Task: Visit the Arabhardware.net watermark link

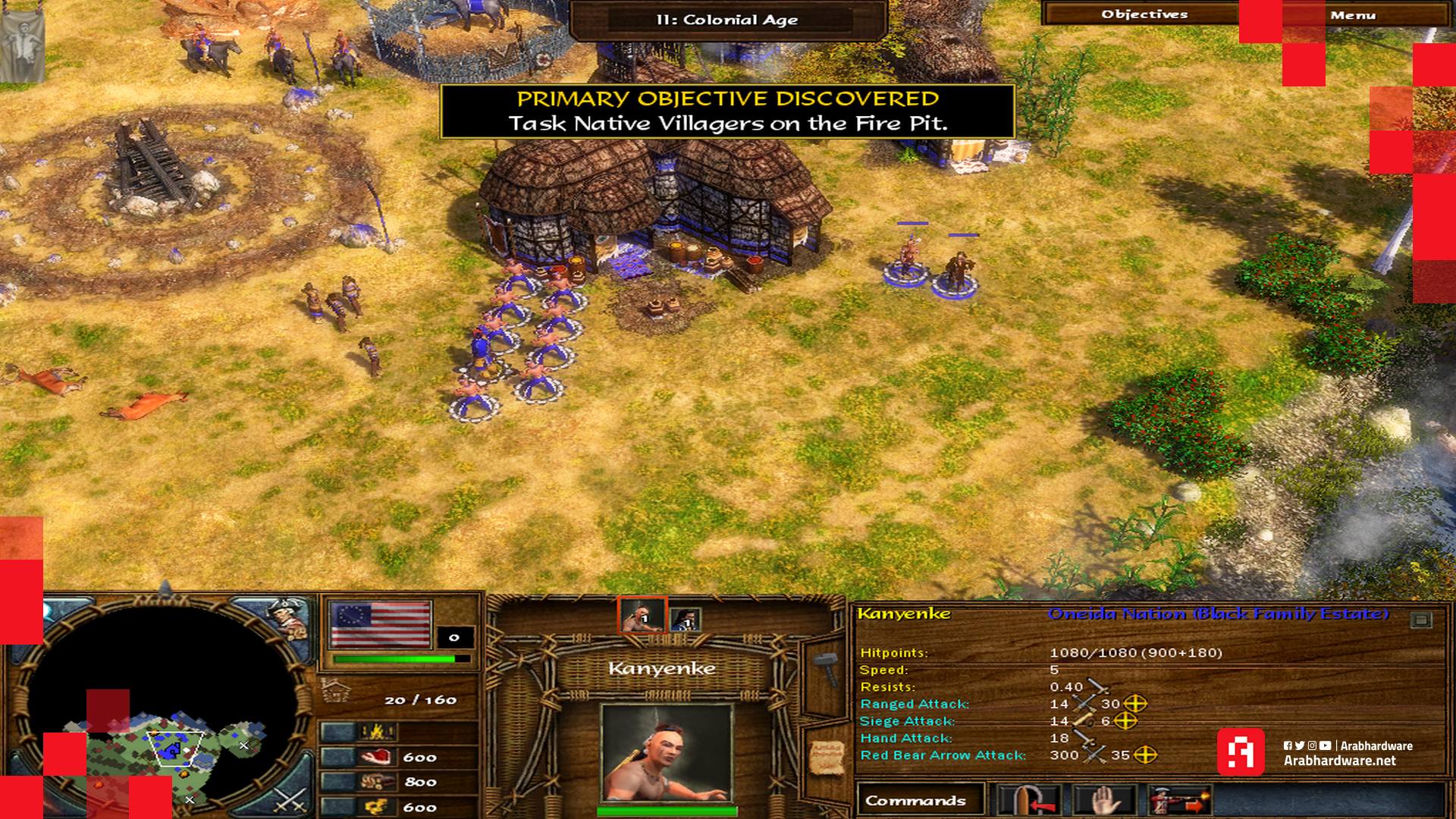Action: click(1339, 761)
